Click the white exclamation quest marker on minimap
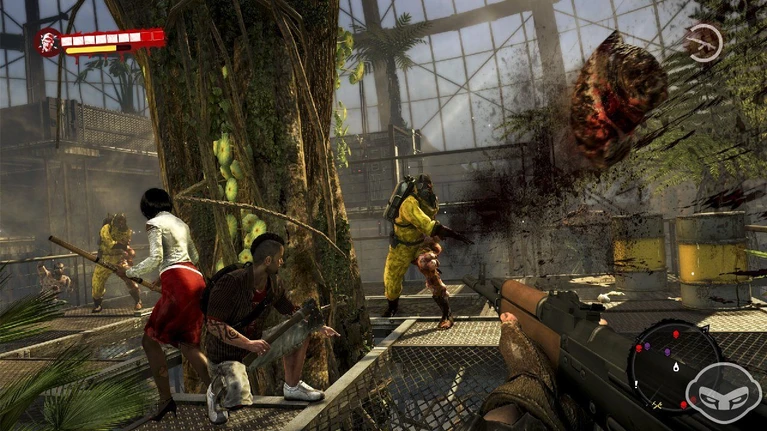767x431 pixels. (634, 383)
